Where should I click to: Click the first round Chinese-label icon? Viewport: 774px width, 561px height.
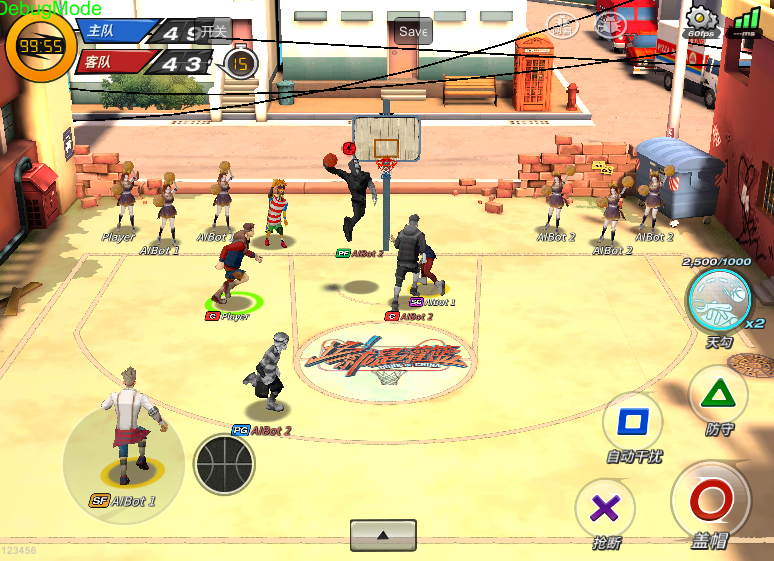563,25
